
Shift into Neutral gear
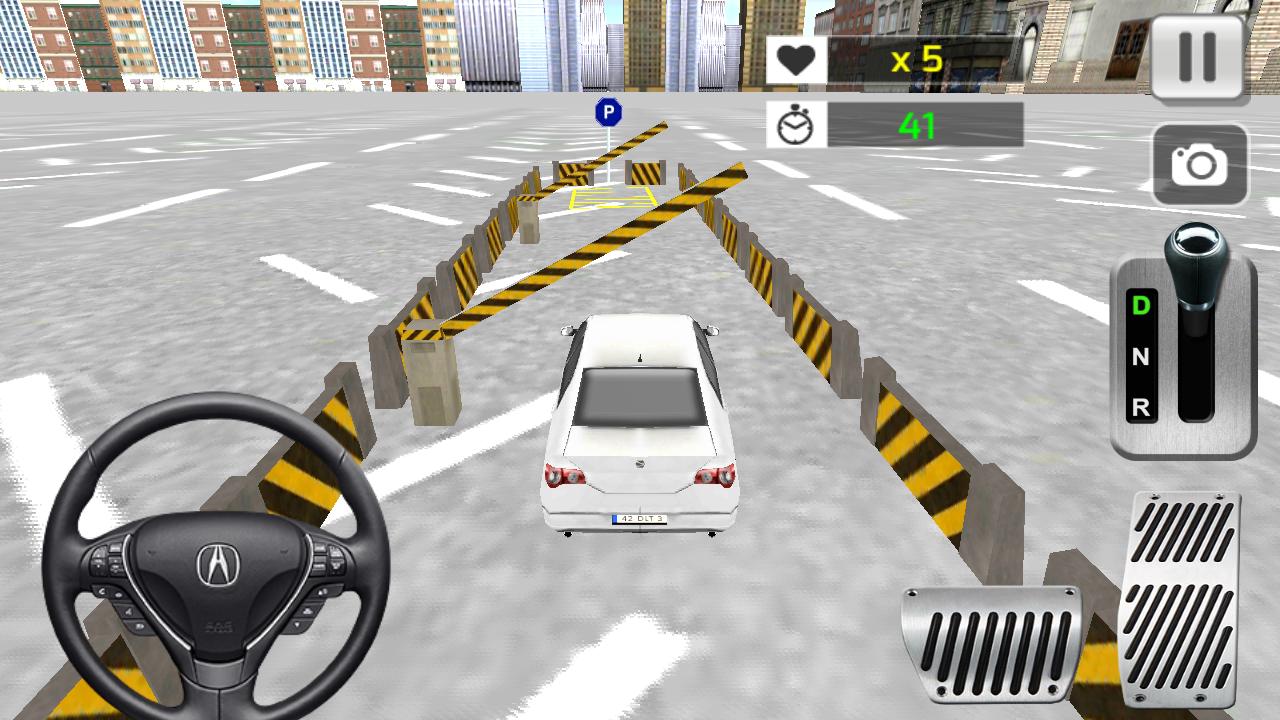pyautogui.click(x=1139, y=355)
